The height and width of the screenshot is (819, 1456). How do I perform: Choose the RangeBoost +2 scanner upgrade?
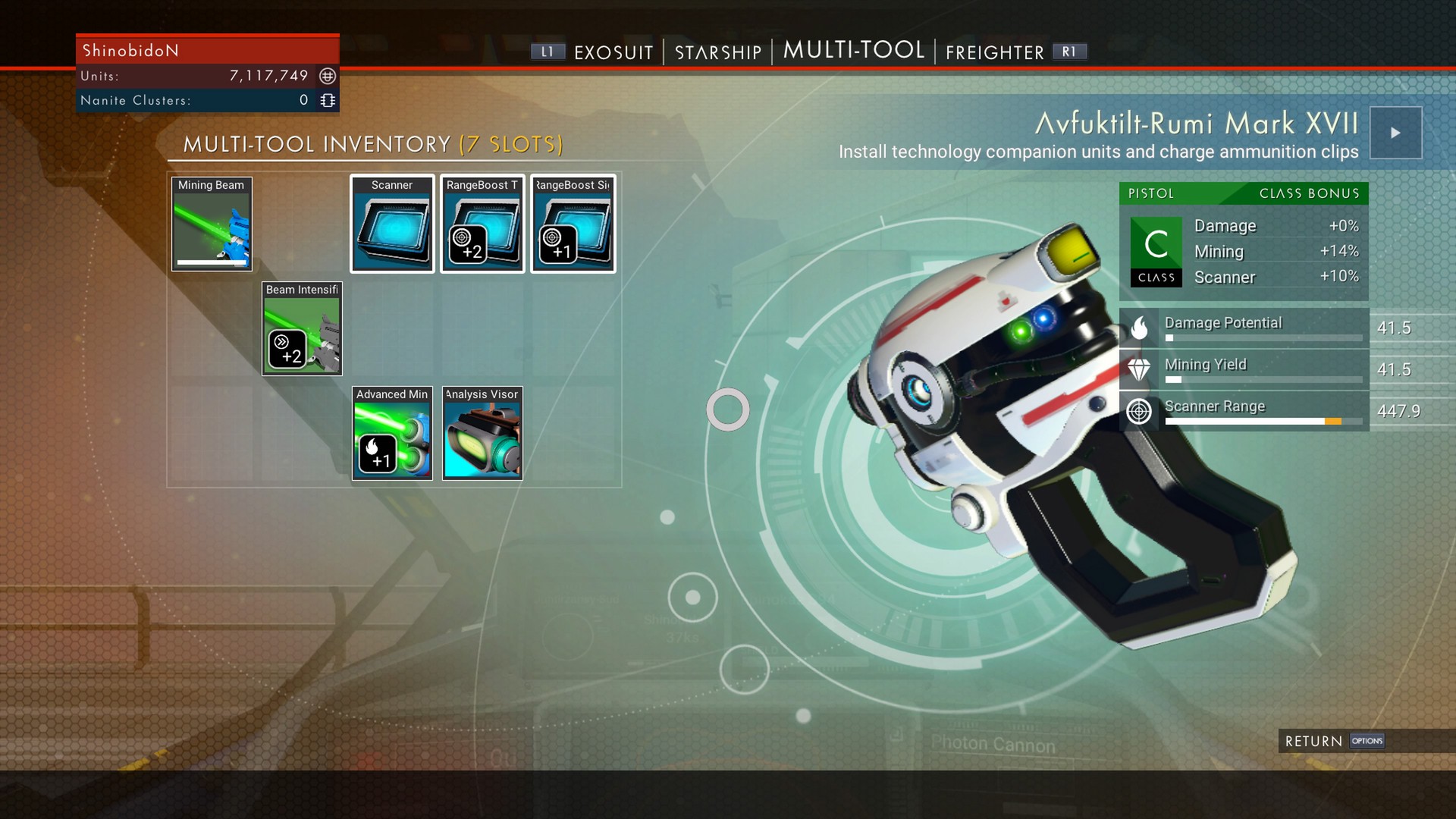pyautogui.click(x=482, y=224)
